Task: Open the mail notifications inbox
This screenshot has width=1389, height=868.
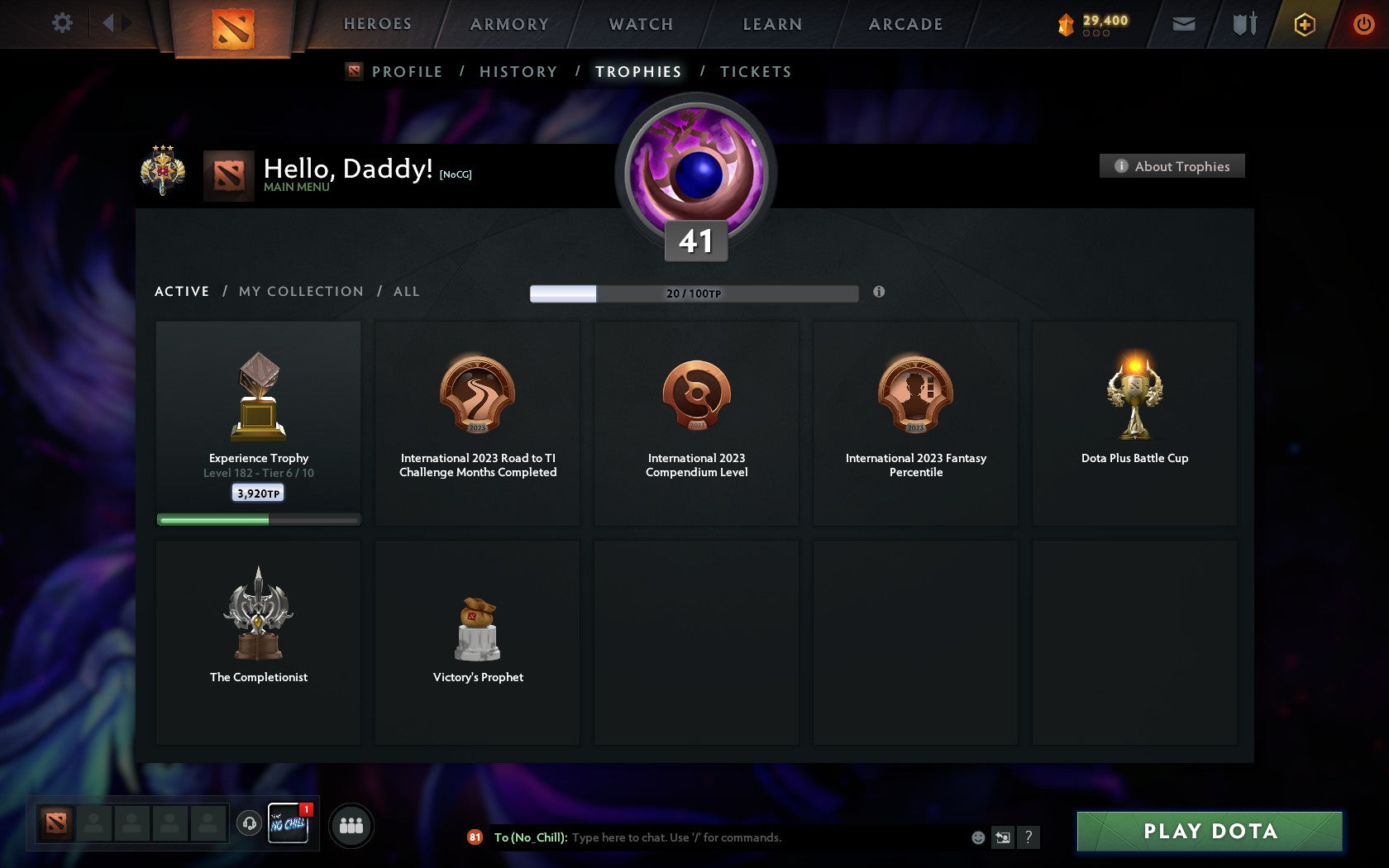Action: [x=1184, y=24]
